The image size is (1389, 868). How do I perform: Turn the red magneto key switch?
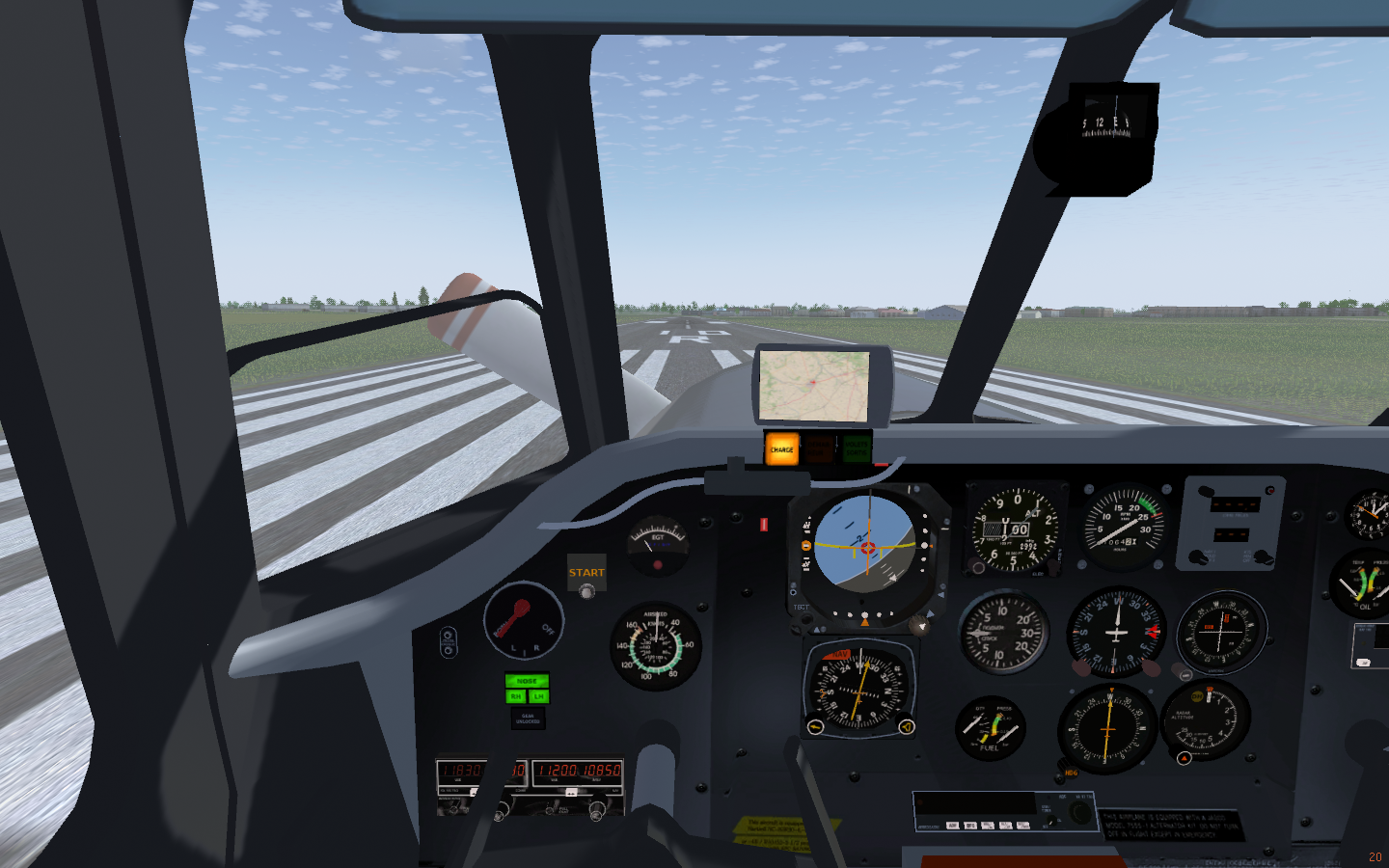point(520,616)
